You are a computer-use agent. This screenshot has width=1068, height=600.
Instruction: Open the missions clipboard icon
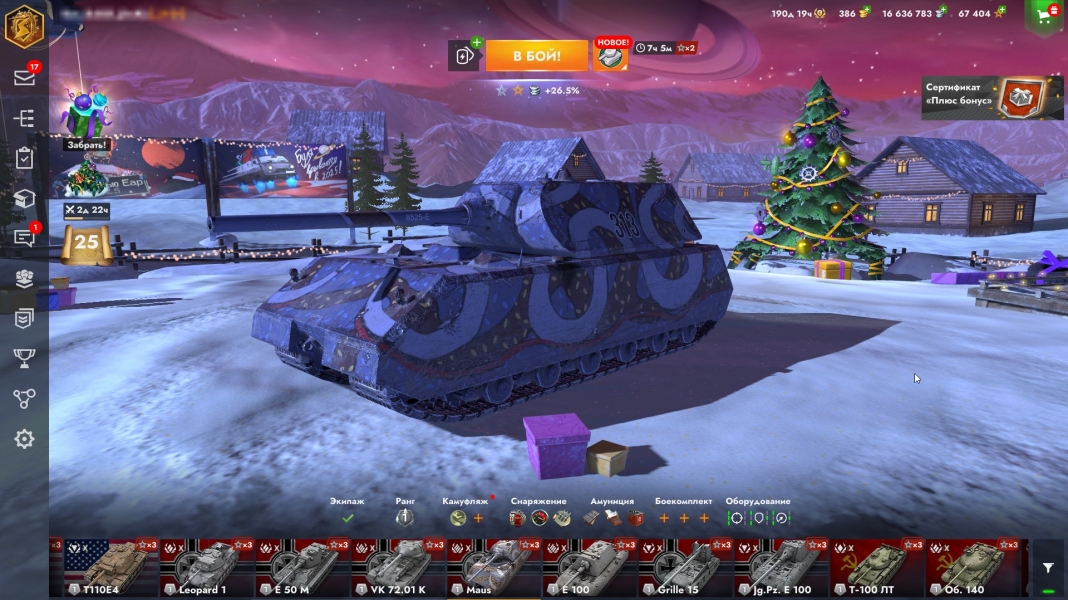pyautogui.click(x=24, y=158)
